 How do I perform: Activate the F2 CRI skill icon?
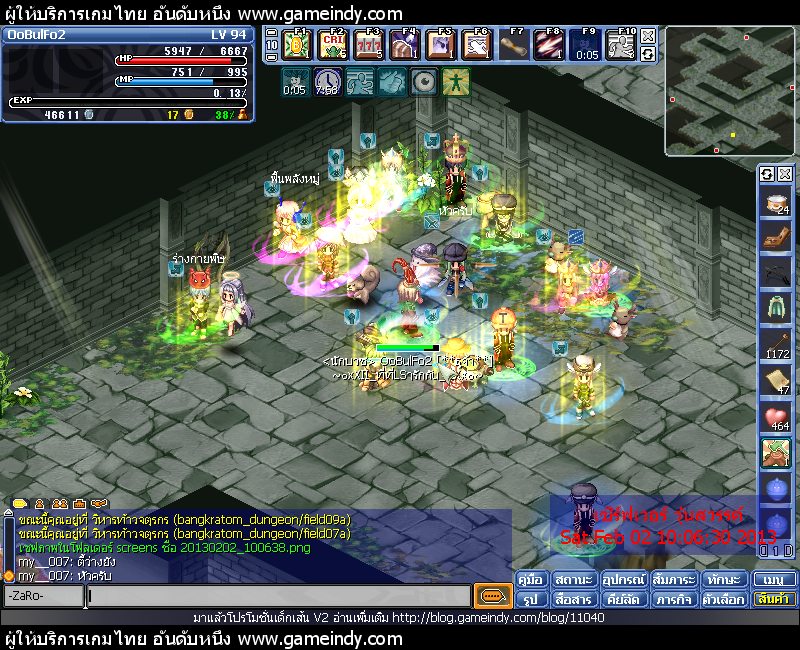334,45
